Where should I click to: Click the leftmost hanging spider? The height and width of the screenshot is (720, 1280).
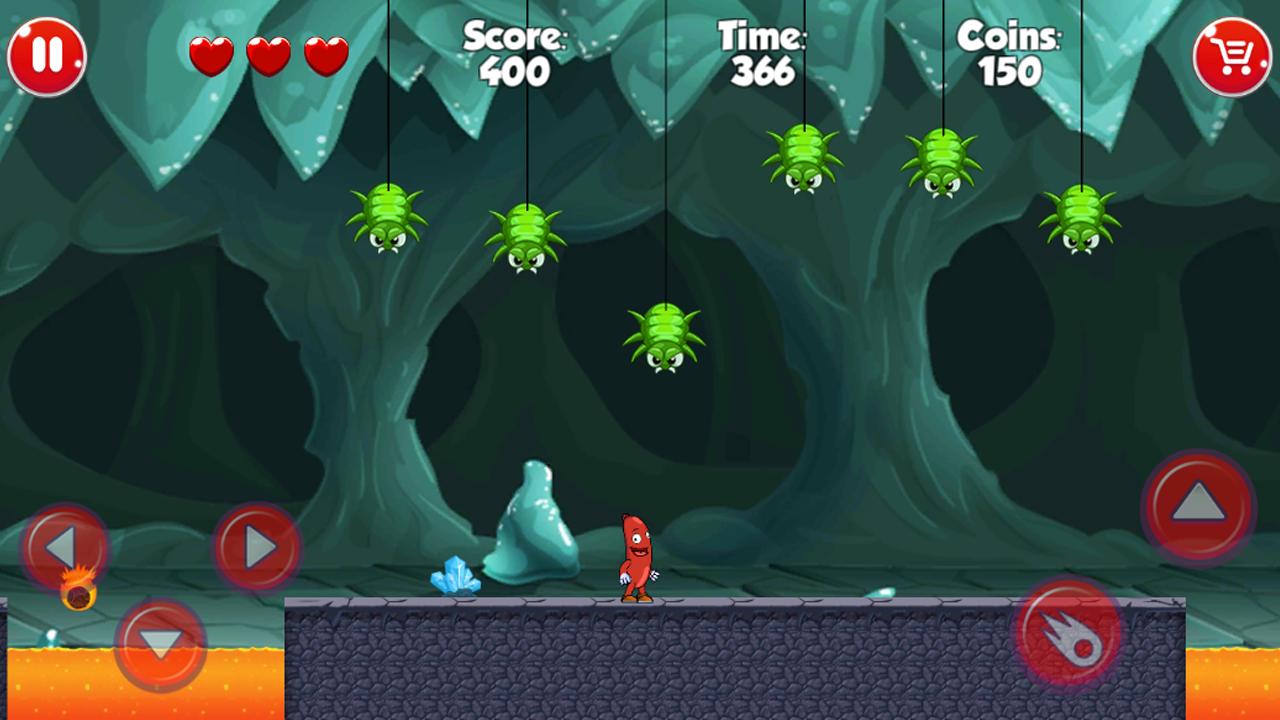[x=388, y=222]
